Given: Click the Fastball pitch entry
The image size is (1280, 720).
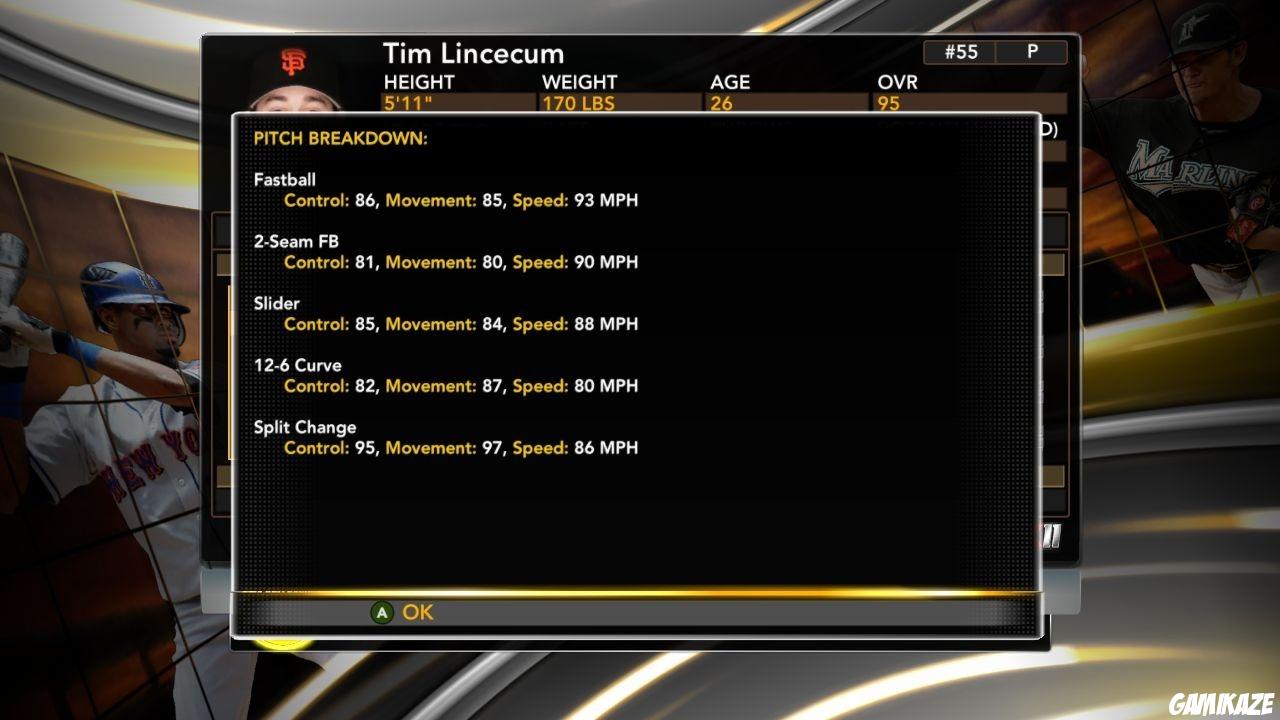Looking at the screenshot, I should click(284, 180).
